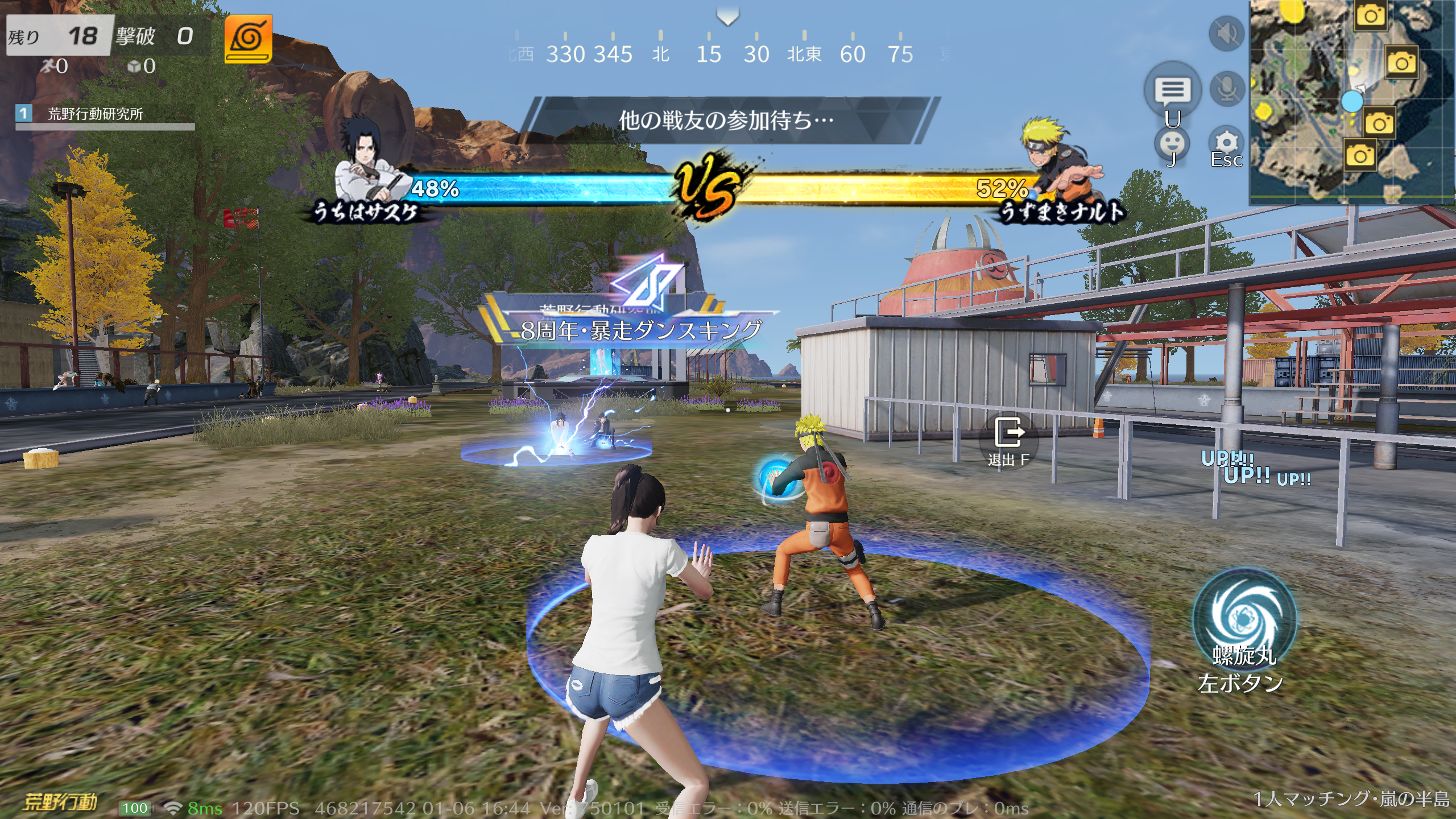Click the exit (退出) button
This screenshot has height=819, width=1456.
(1009, 436)
